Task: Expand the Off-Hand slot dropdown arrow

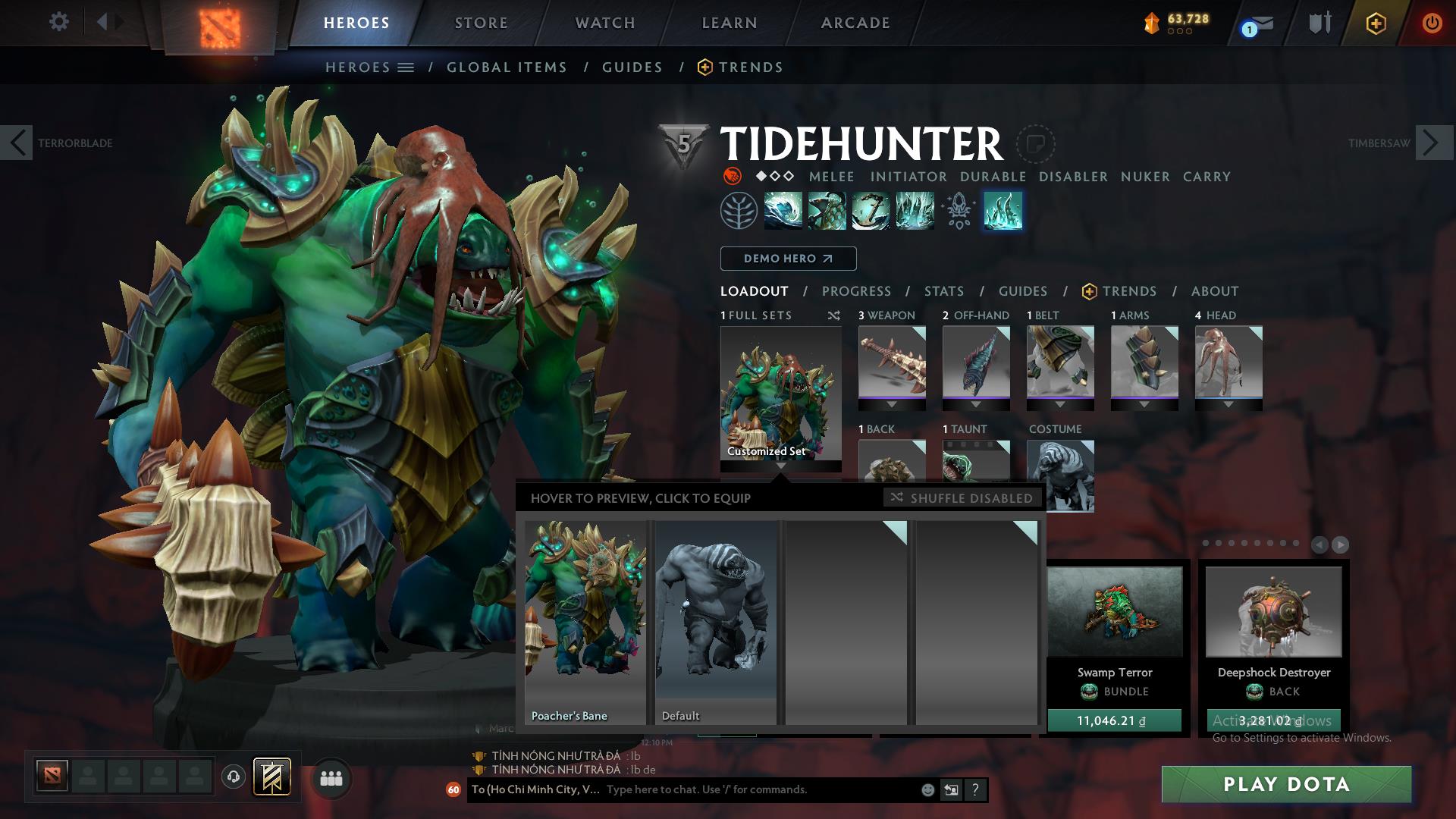Action: click(976, 405)
